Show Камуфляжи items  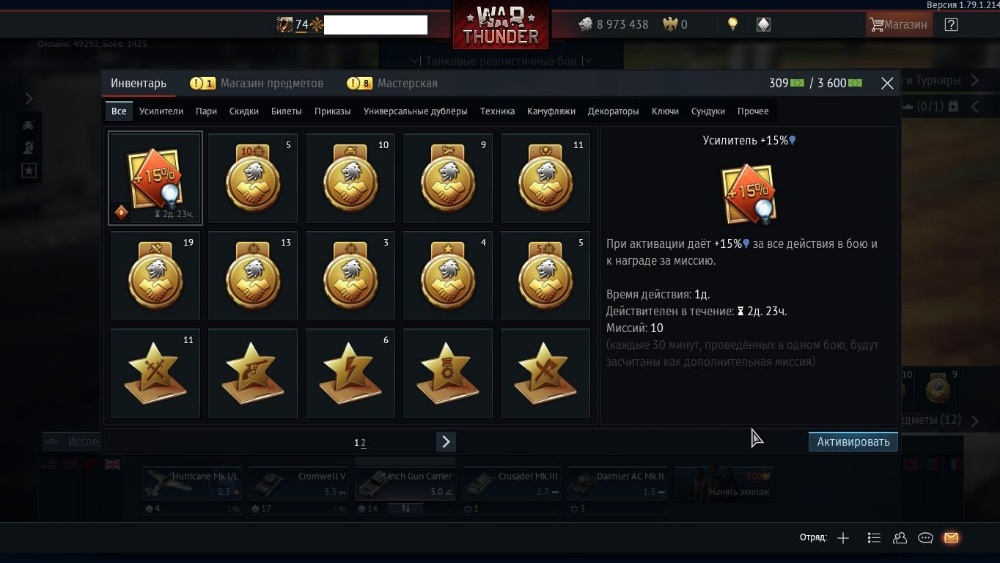(x=551, y=111)
